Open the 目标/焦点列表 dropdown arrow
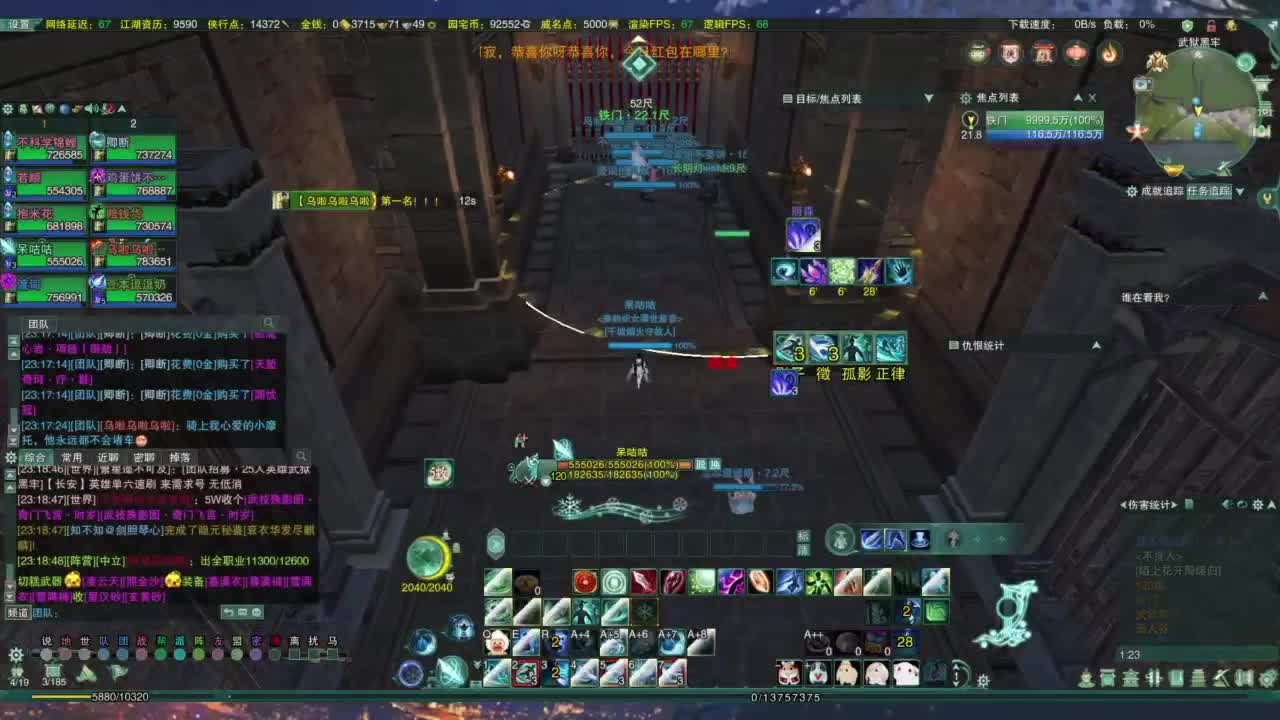 [929, 98]
